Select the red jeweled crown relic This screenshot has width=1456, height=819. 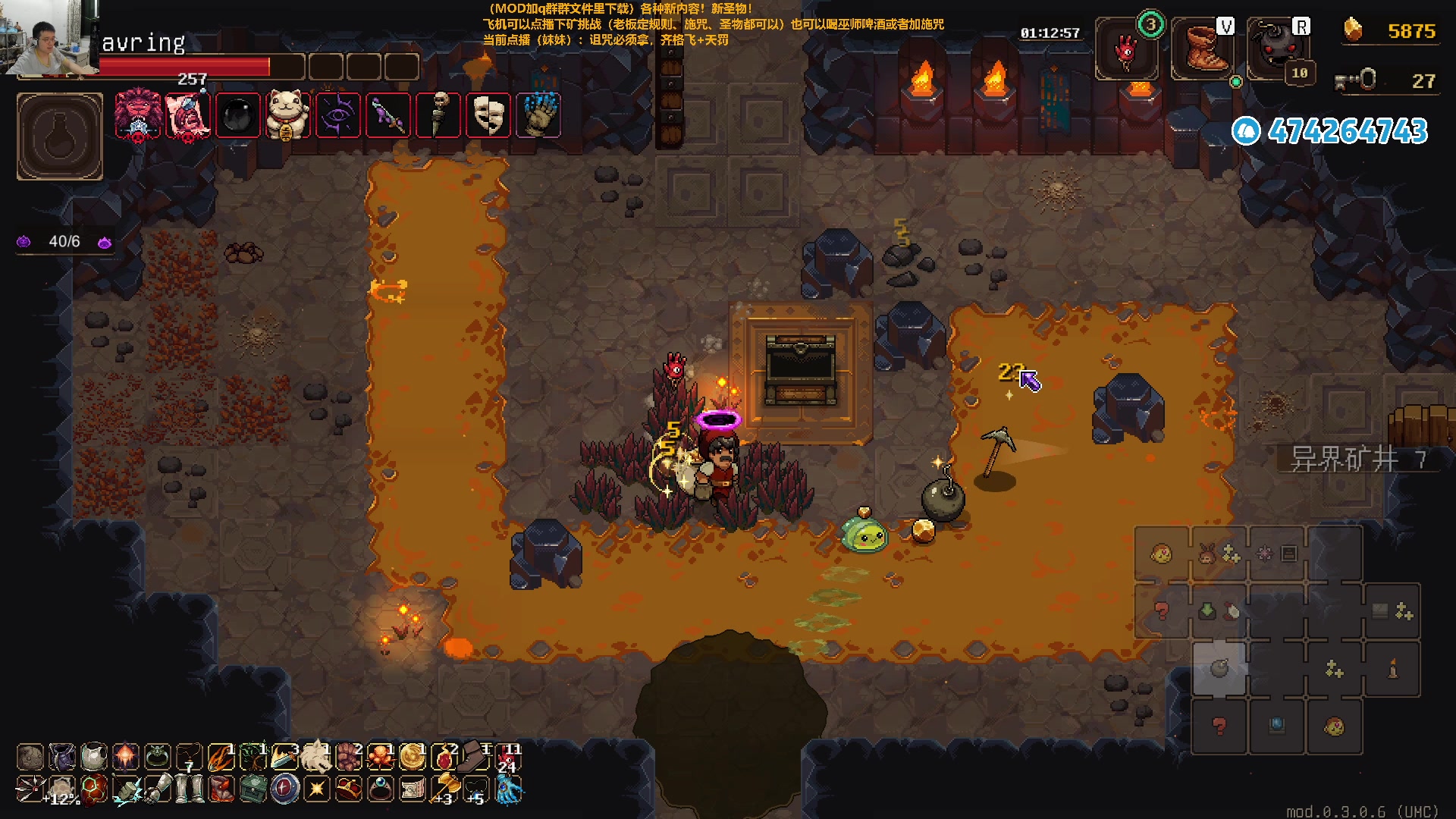pos(349,789)
